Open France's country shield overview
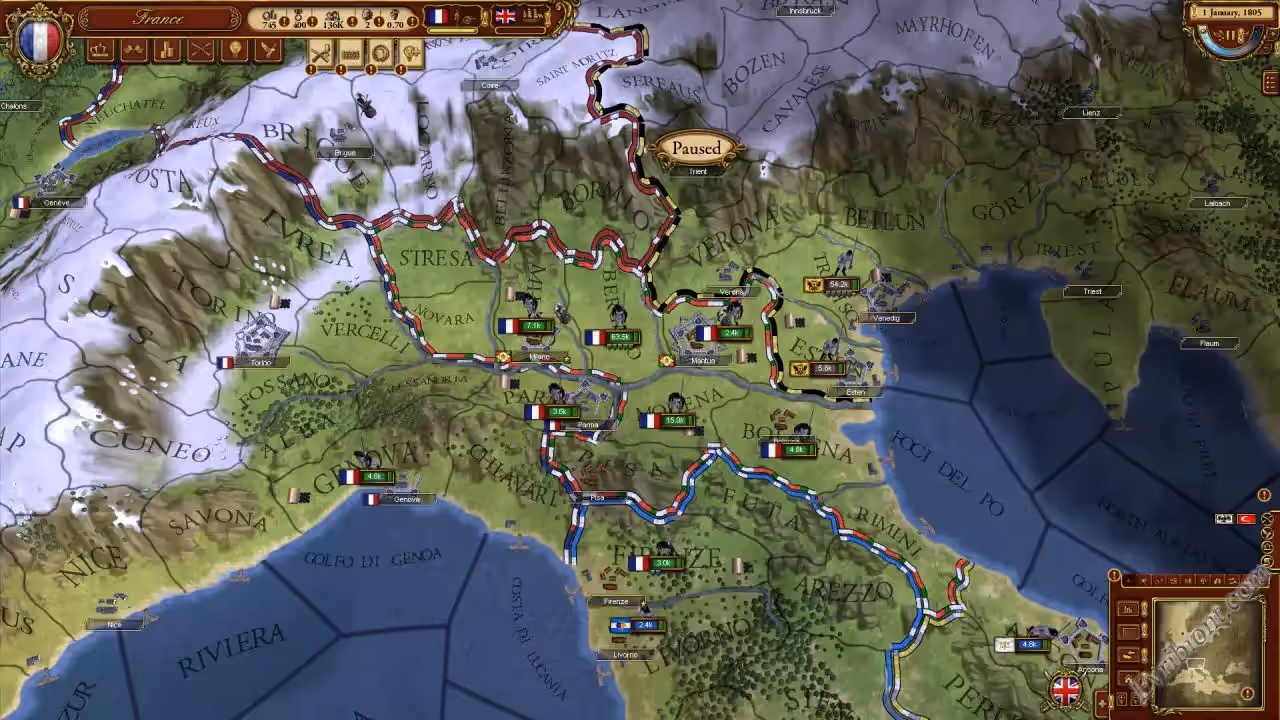Viewport: 1280px width, 720px height. pos(39,38)
